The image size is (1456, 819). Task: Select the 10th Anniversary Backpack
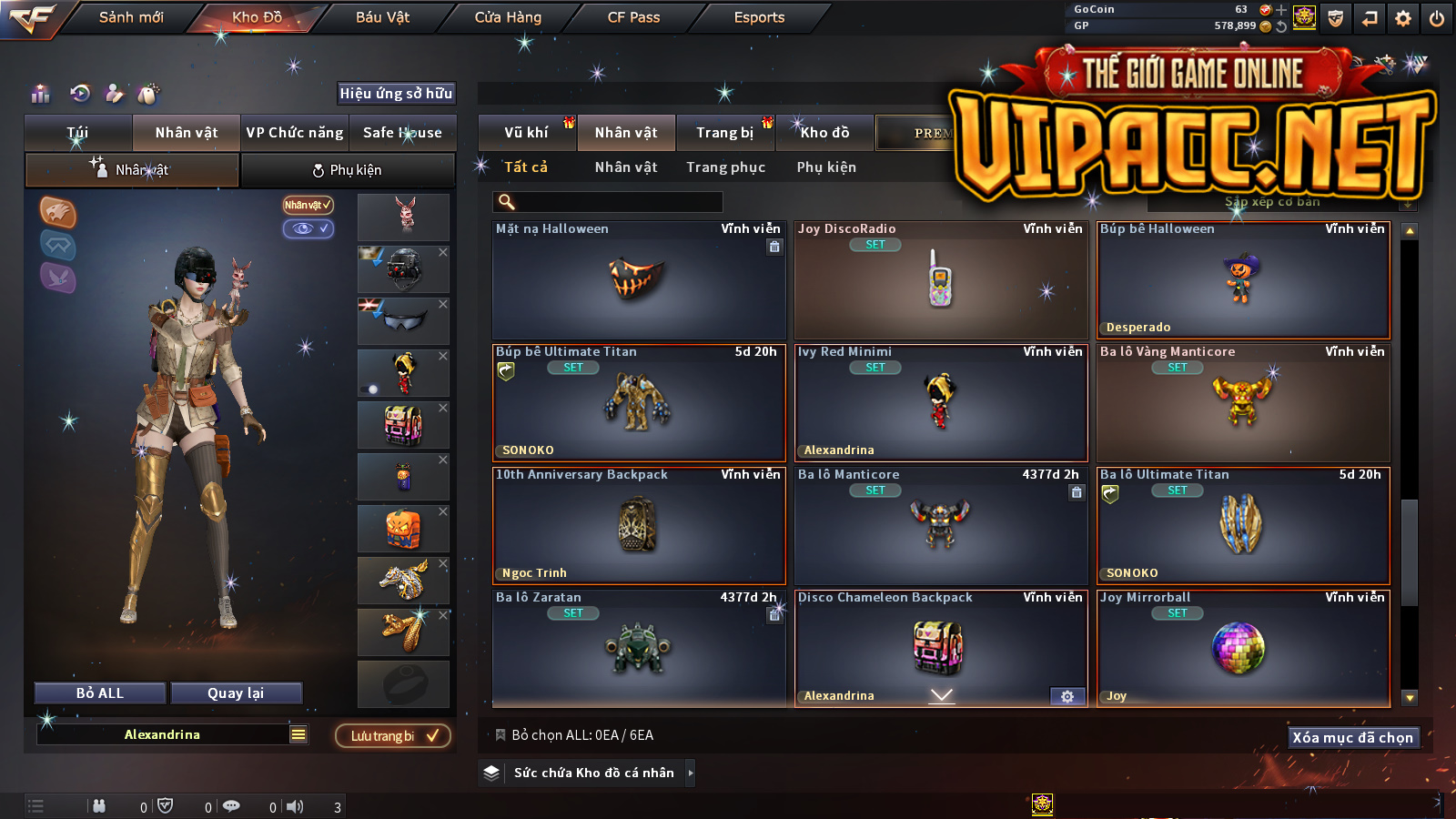tap(638, 526)
